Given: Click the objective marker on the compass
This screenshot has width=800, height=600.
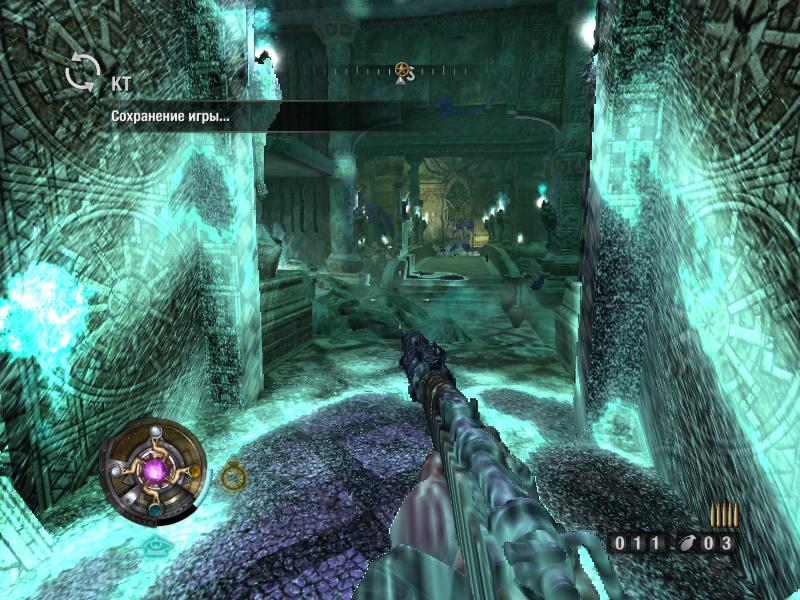Looking at the screenshot, I should pyautogui.click(x=402, y=70).
